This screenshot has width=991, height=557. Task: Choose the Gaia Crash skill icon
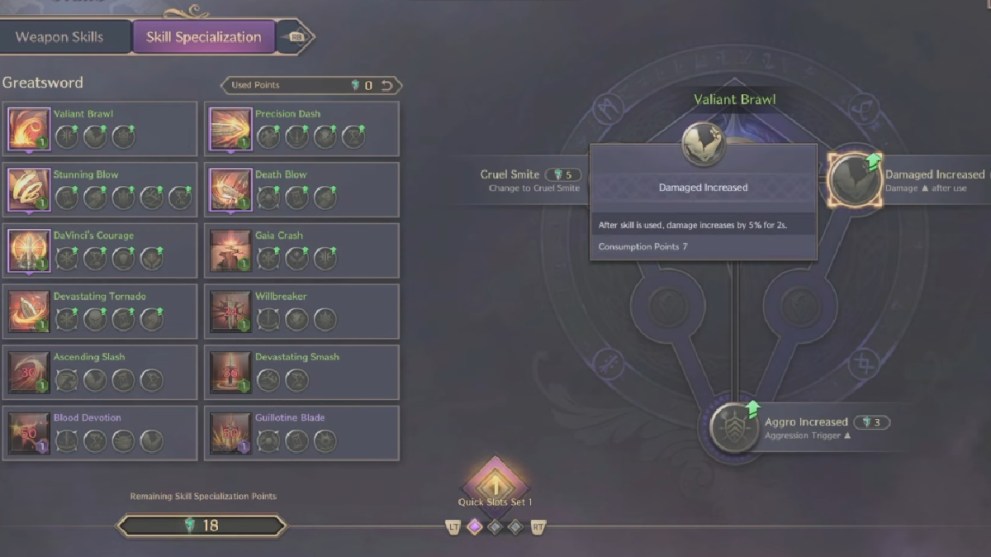pyautogui.click(x=229, y=251)
